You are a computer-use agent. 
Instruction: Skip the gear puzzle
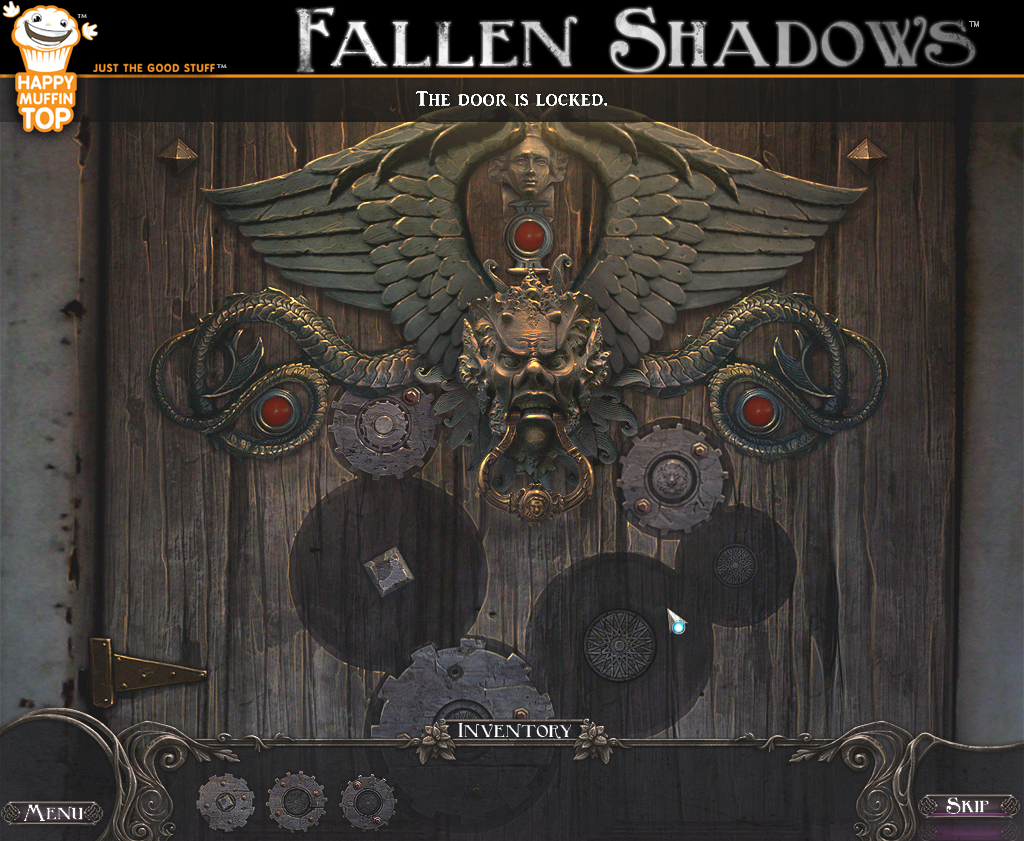tap(966, 806)
